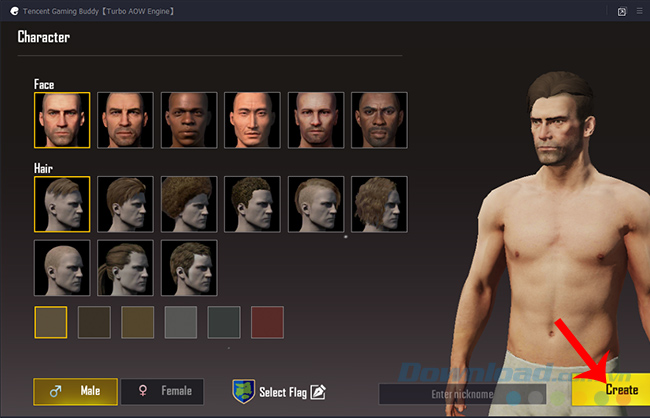Click the Create button
The height and width of the screenshot is (418, 650).
(x=609, y=391)
